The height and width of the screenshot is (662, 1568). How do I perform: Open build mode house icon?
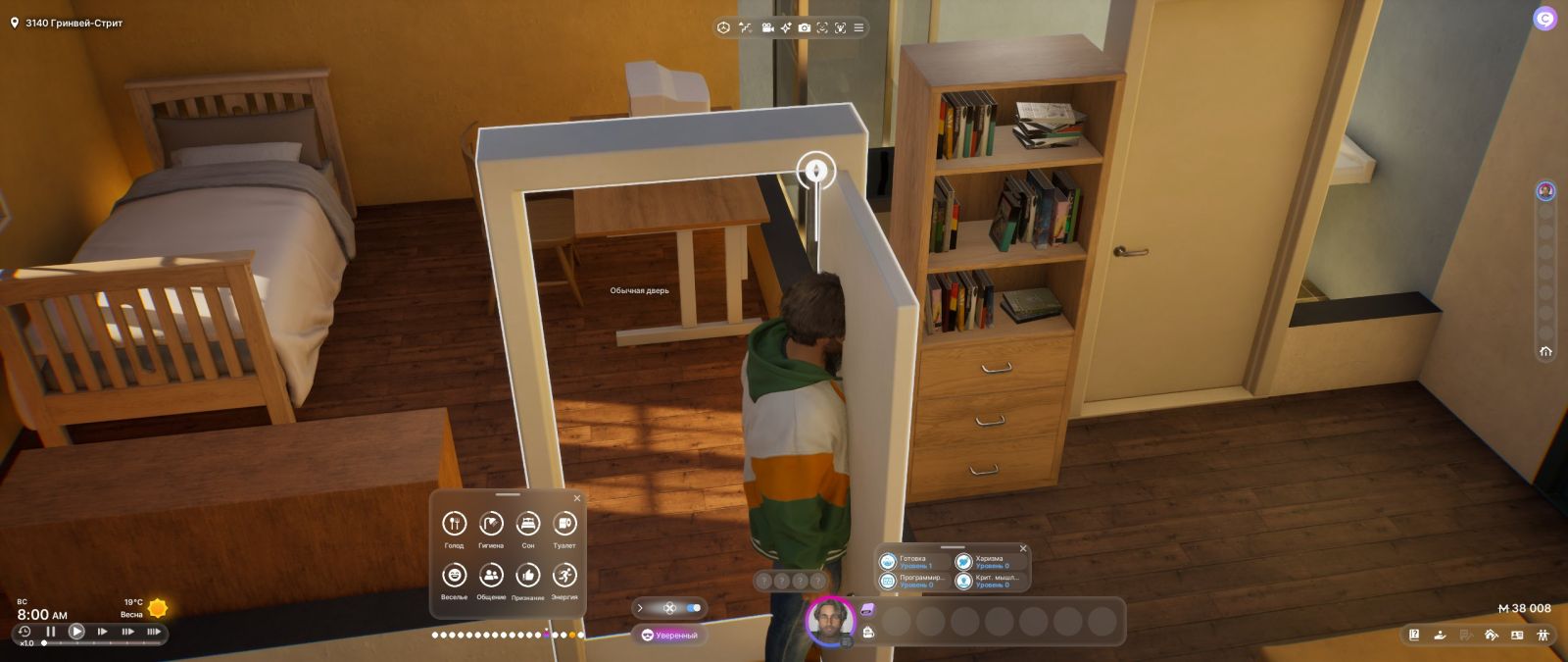(1491, 636)
